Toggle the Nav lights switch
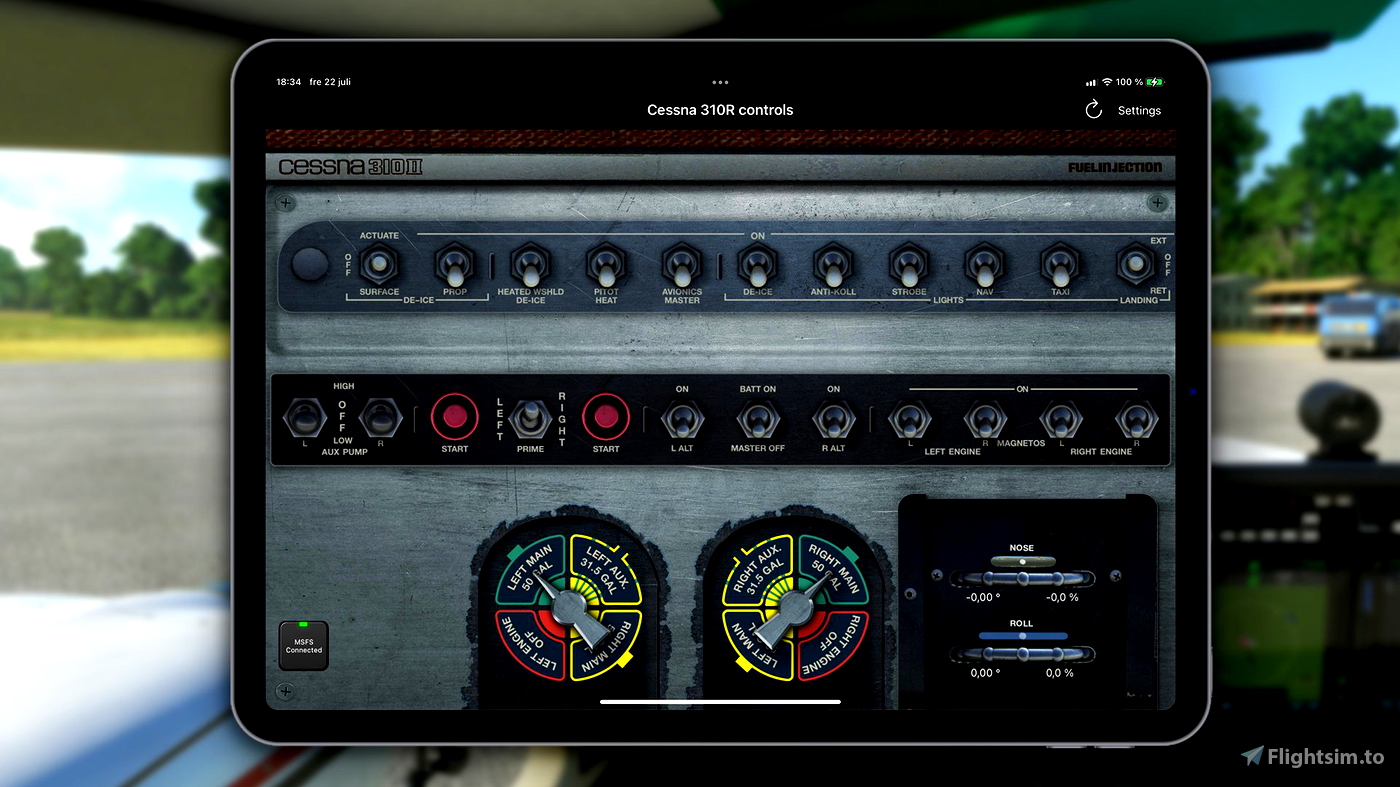The image size is (1400, 787). tap(985, 266)
